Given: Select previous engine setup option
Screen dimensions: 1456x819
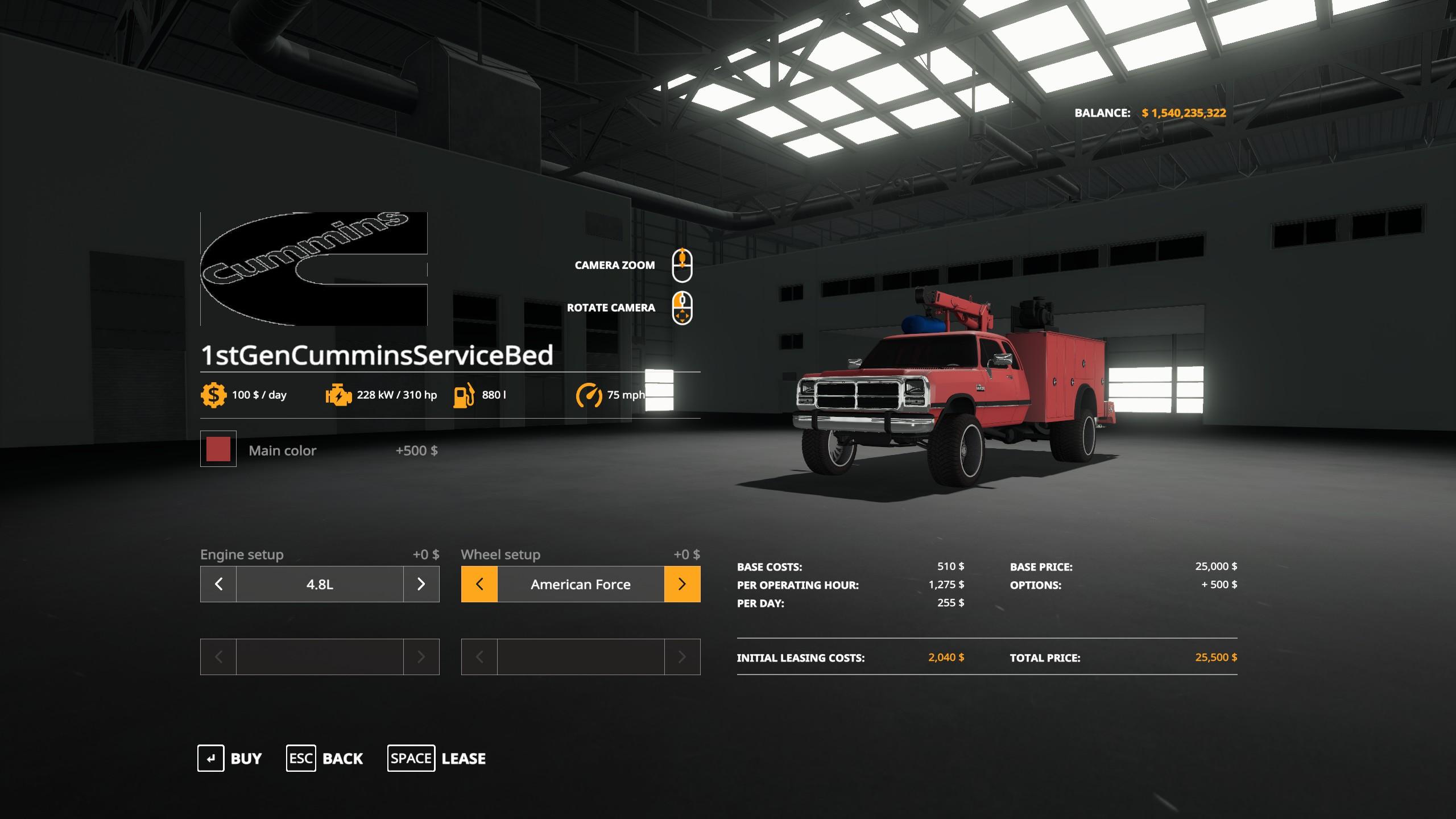Looking at the screenshot, I should 218,584.
